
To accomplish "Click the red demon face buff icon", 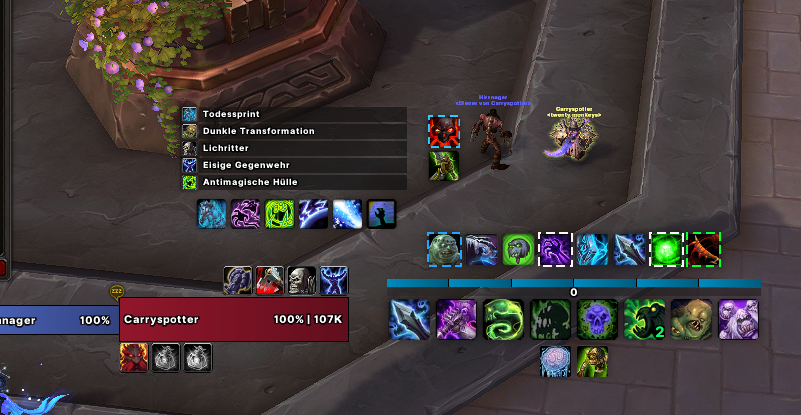I will 135,357.
